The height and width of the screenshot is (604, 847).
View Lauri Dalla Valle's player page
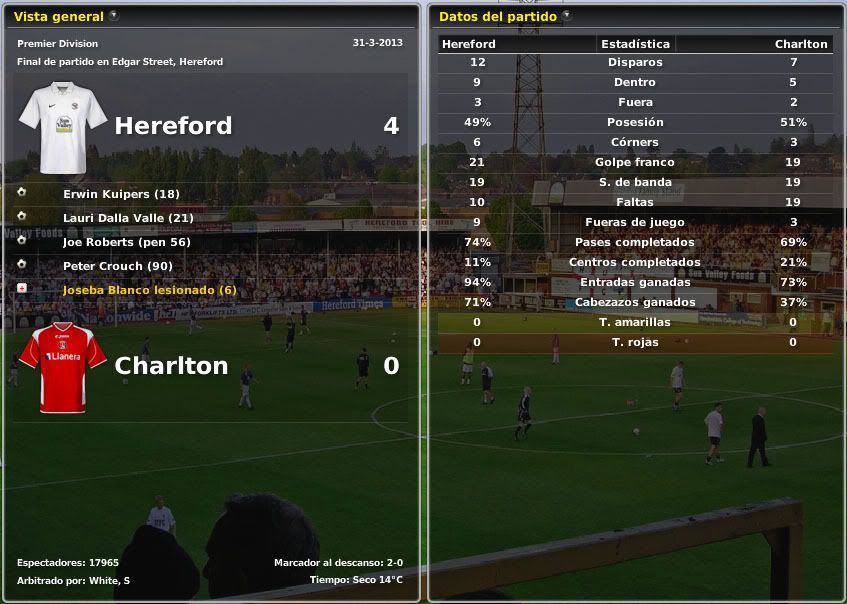(128, 218)
